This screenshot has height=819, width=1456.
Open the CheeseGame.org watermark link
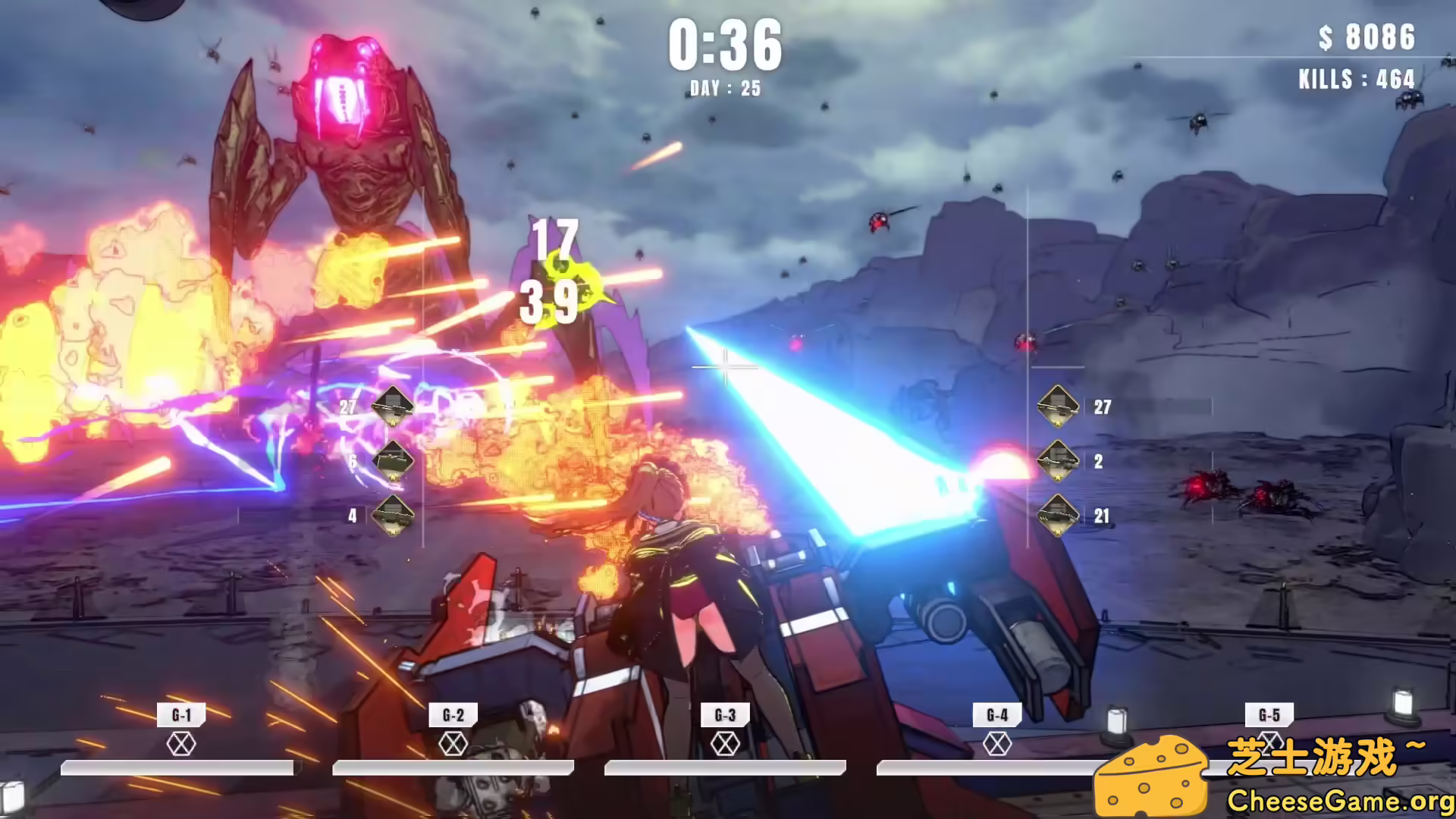click(x=1339, y=801)
